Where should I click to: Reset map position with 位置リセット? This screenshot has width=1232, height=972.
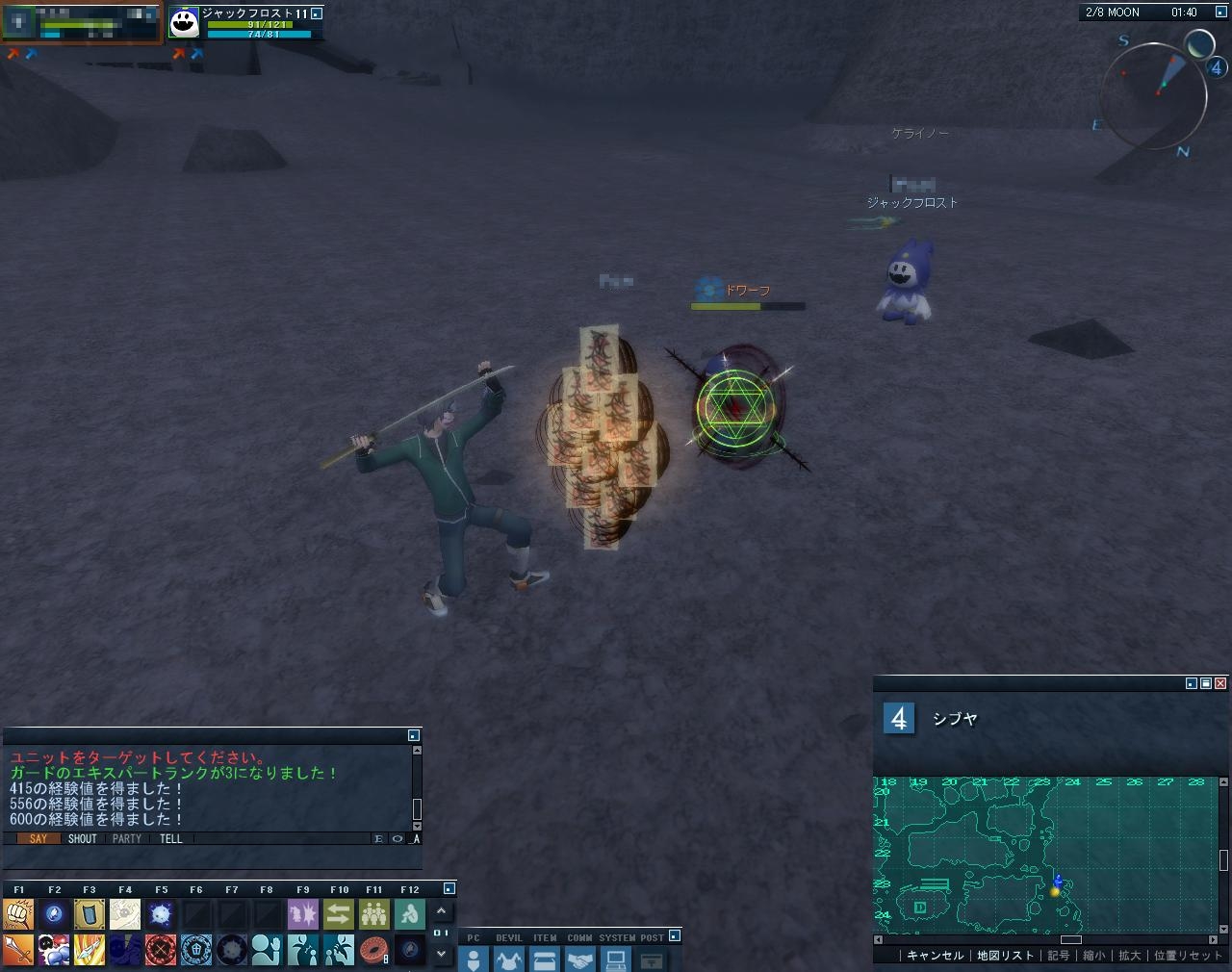[1187, 956]
